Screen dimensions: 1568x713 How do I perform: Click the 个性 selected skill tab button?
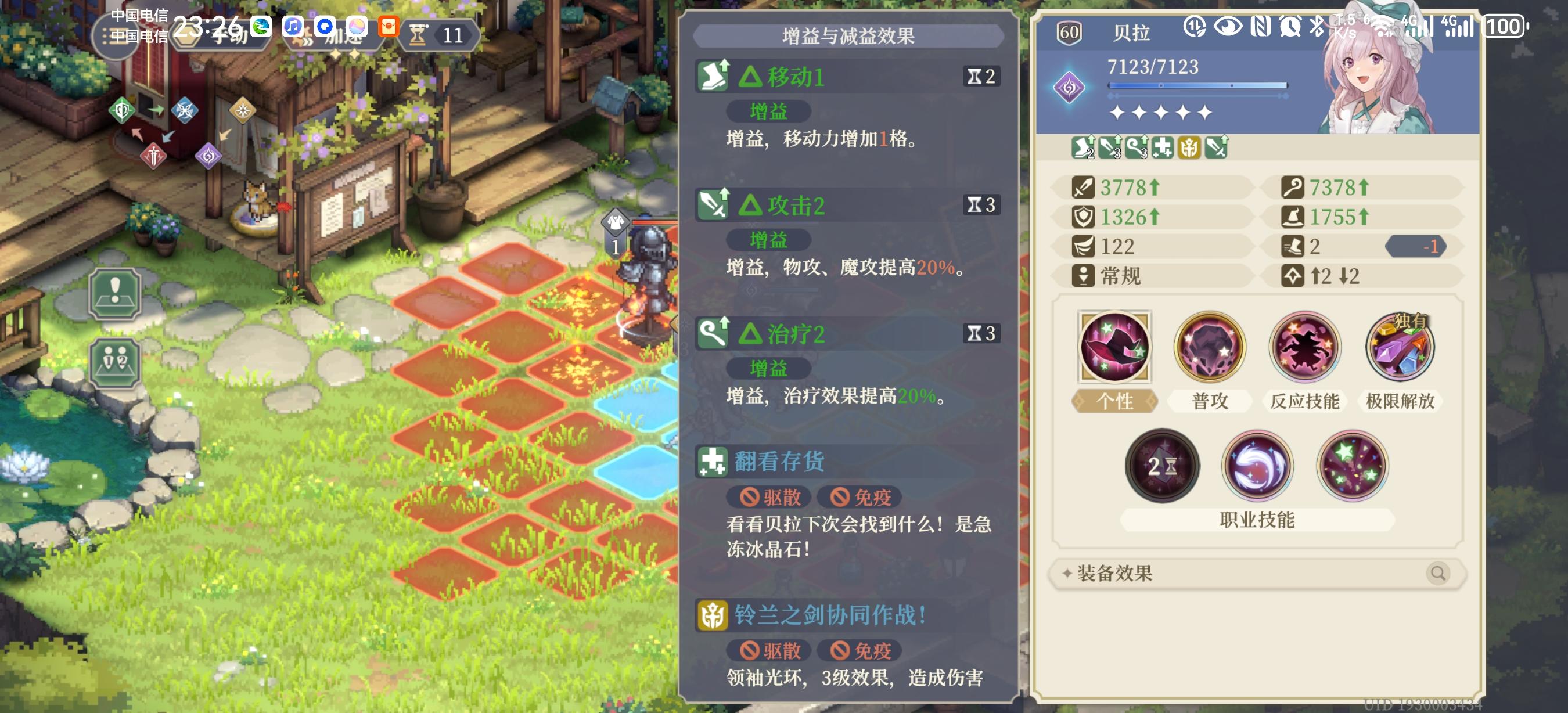pos(1114,402)
